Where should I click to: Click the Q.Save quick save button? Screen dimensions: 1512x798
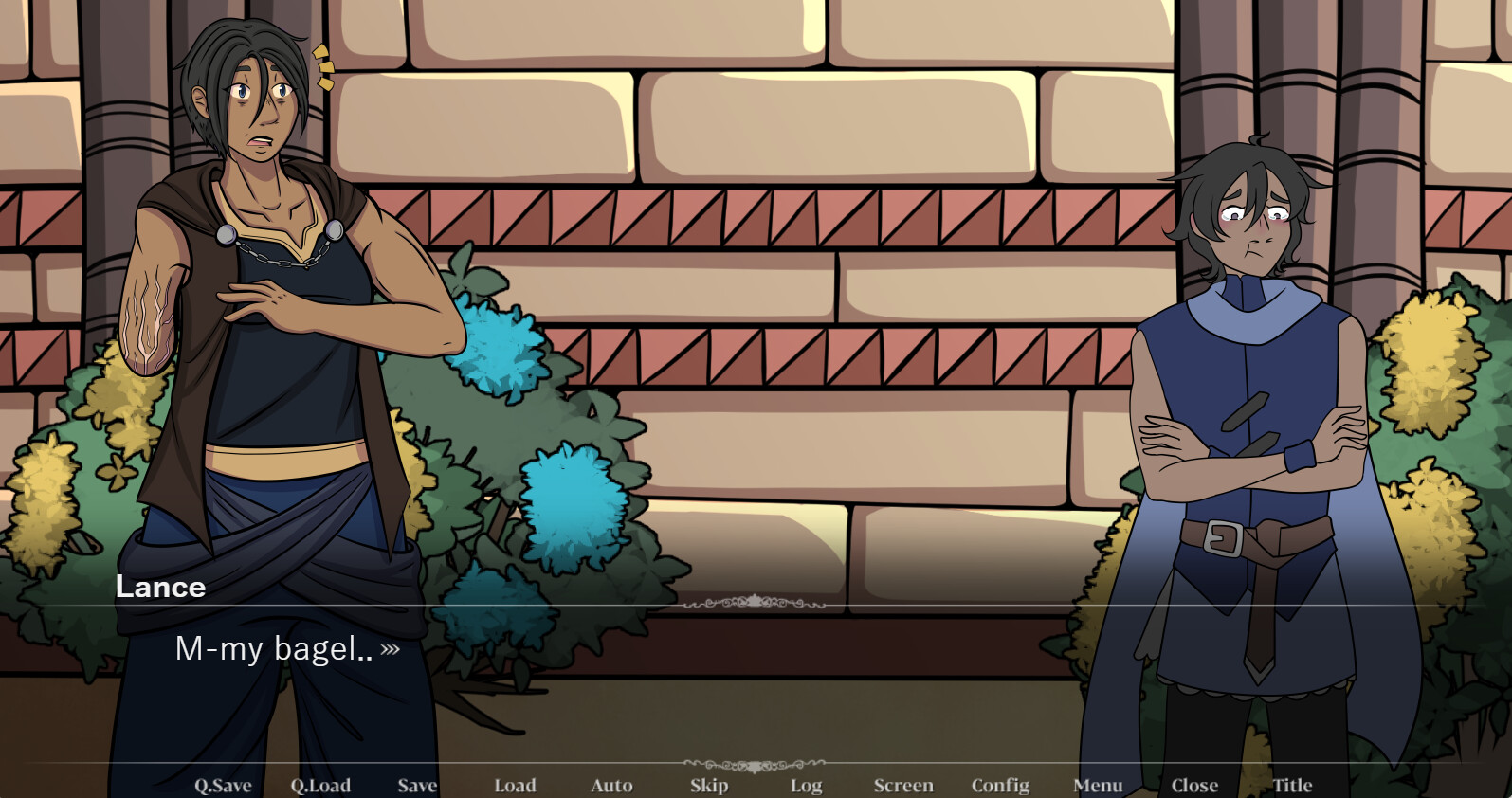tap(223, 786)
